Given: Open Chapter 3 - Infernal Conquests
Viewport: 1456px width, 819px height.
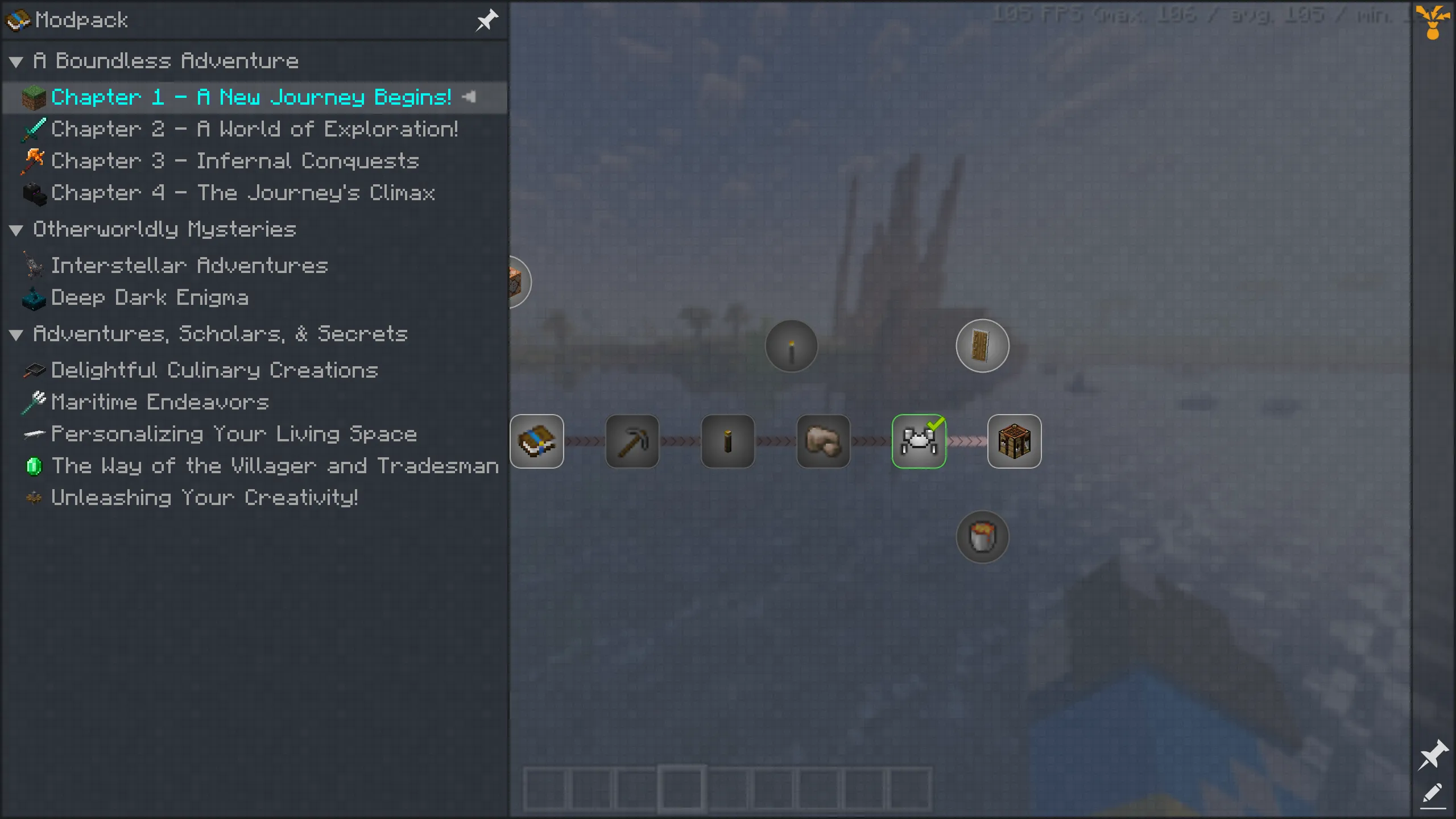Looking at the screenshot, I should [234, 161].
